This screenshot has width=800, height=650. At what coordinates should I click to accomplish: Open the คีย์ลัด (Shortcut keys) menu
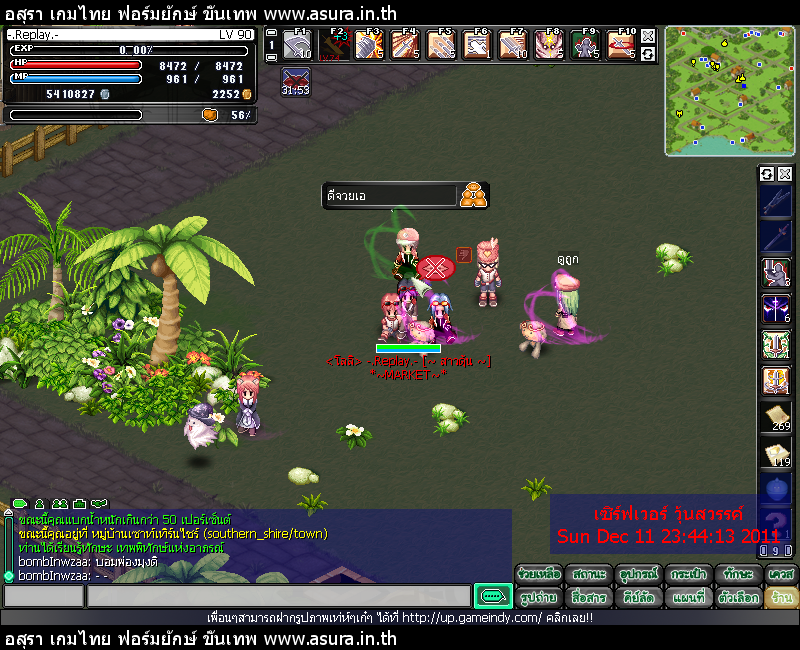640,597
